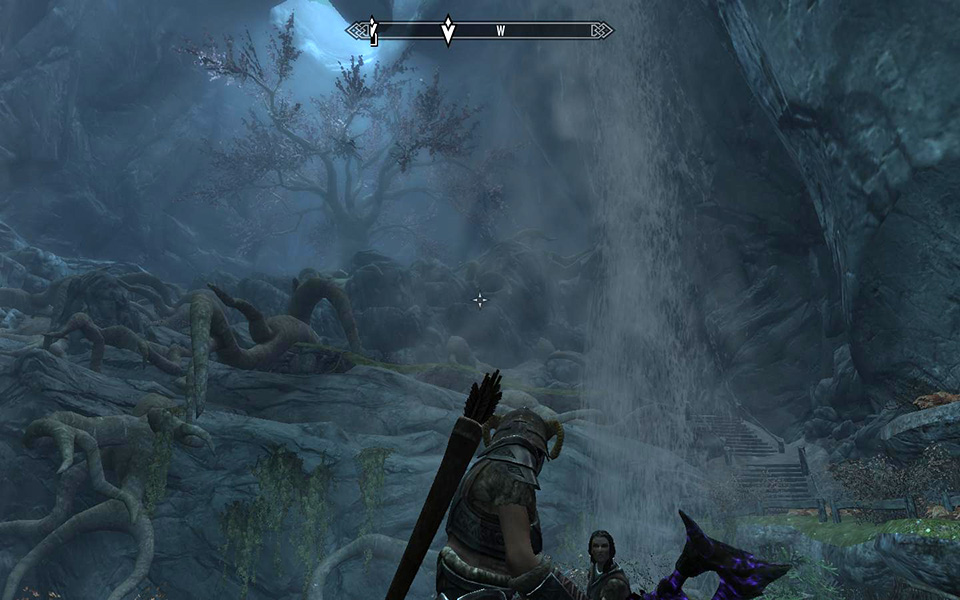Click the quest arrow marker on the compass

click(449, 30)
